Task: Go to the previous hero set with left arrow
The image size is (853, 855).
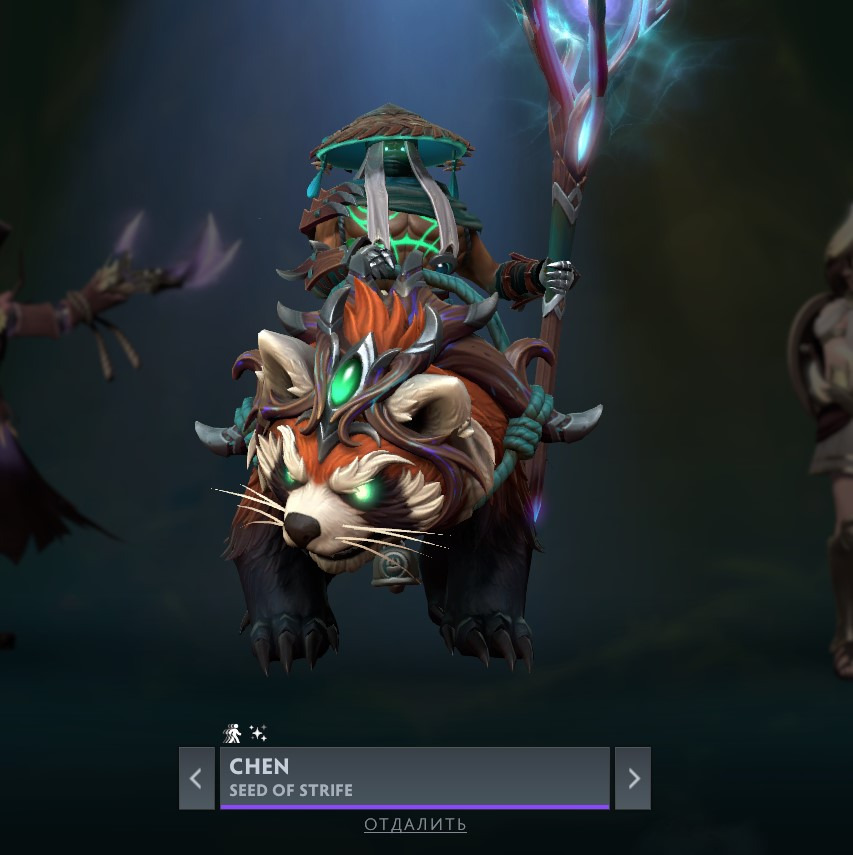Action: 196,778
